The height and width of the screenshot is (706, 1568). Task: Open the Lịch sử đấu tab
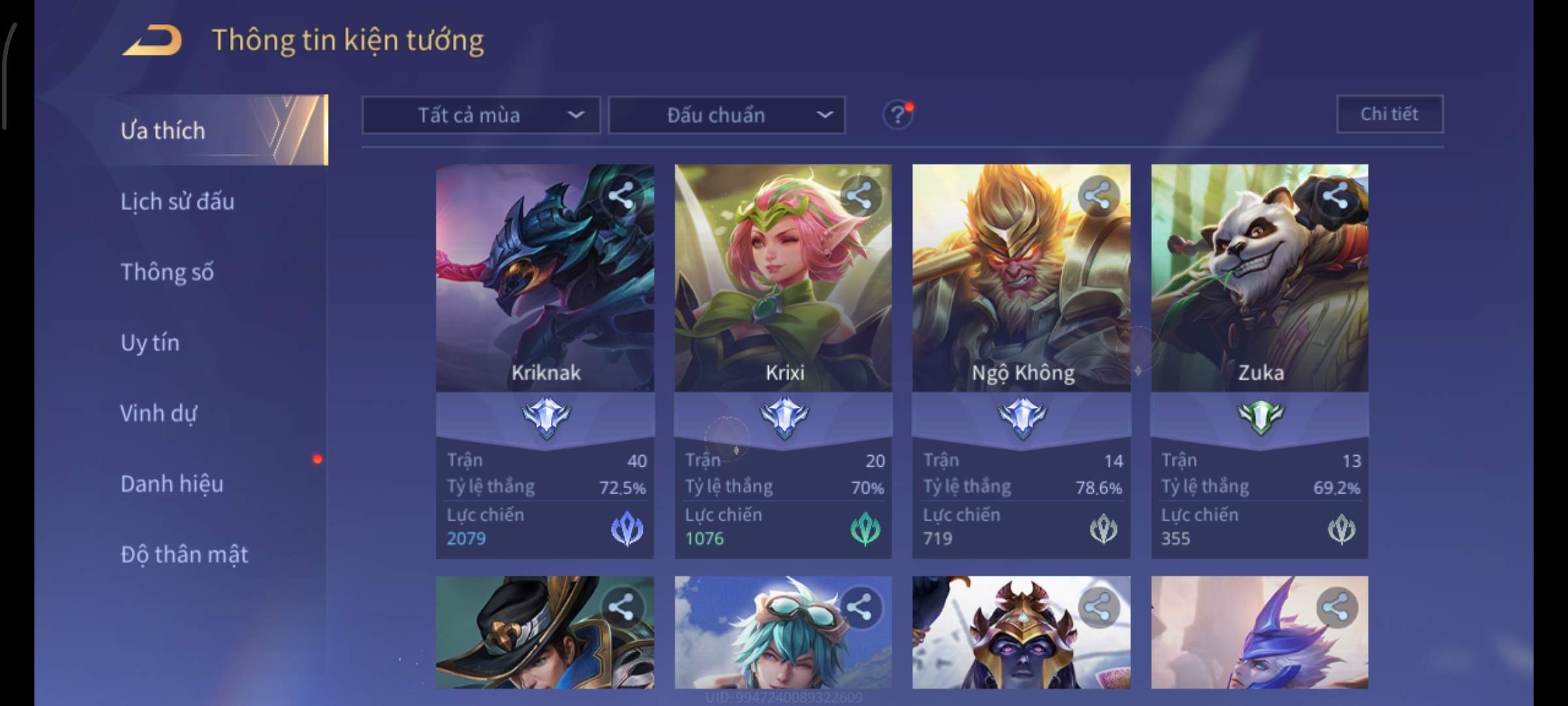(177, 201)
